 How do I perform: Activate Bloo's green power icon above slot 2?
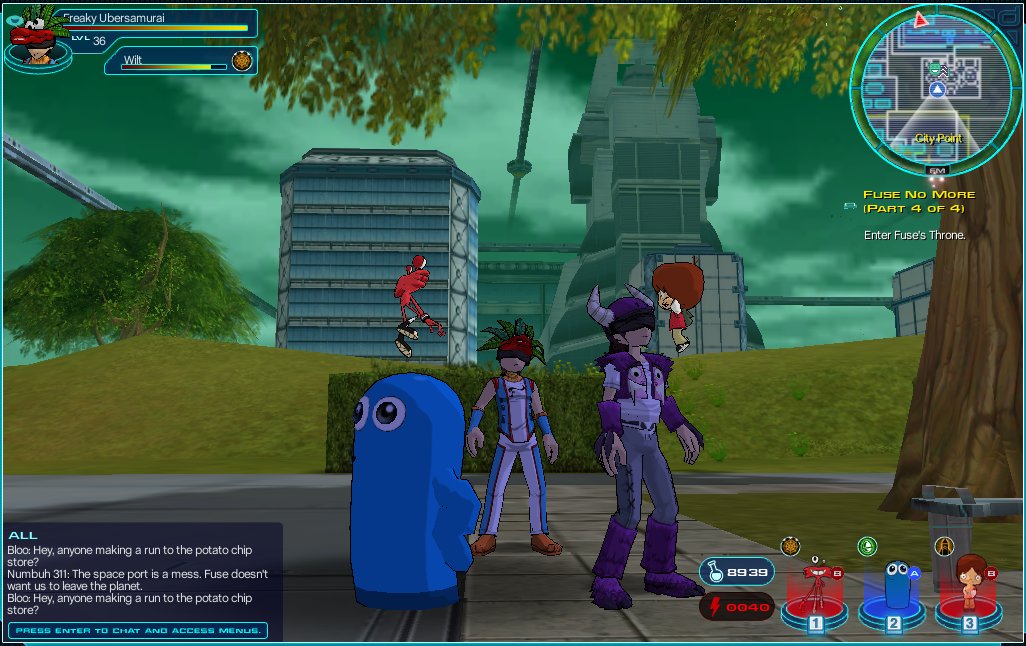point(867,546)
